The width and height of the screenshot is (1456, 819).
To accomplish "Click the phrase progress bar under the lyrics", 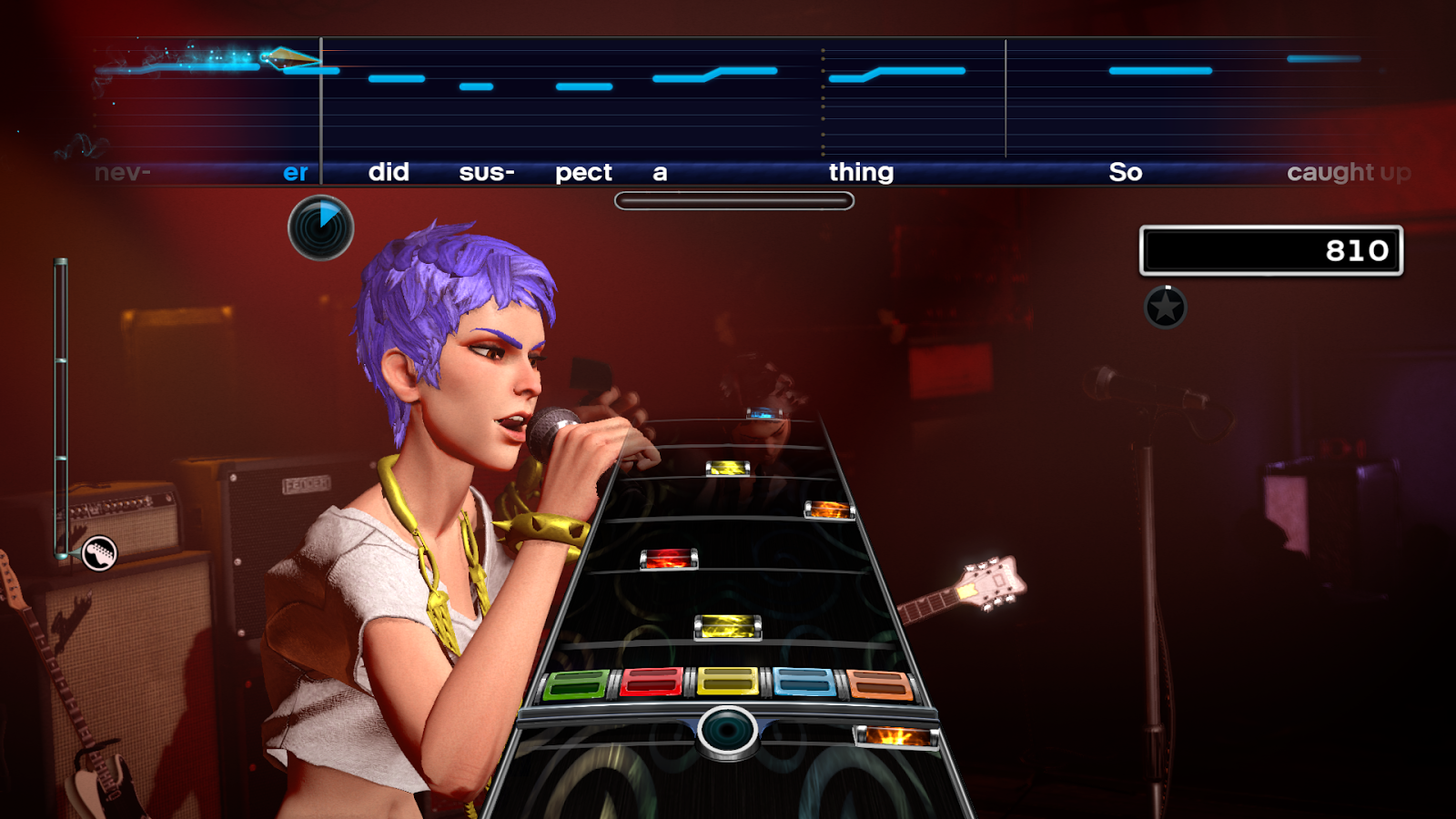I will pos(733,199).
